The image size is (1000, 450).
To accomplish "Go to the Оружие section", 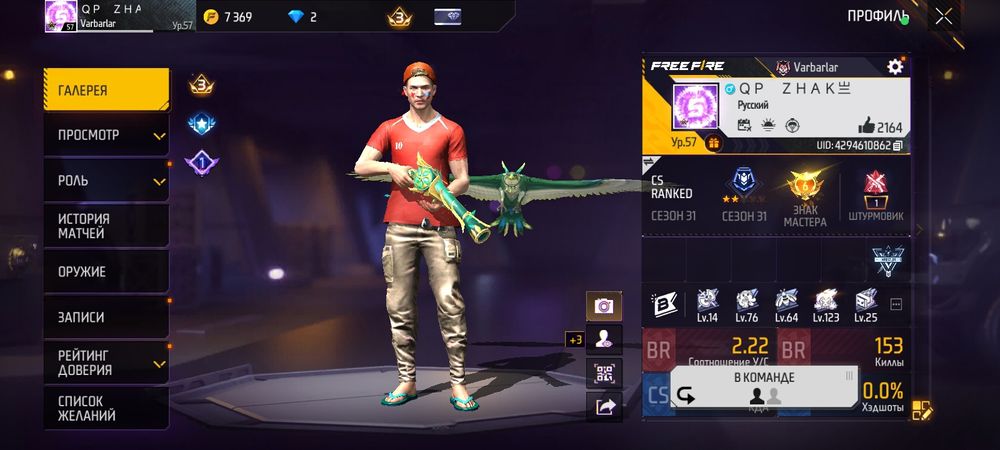I will pyautogui.click(x=105, y=271).
